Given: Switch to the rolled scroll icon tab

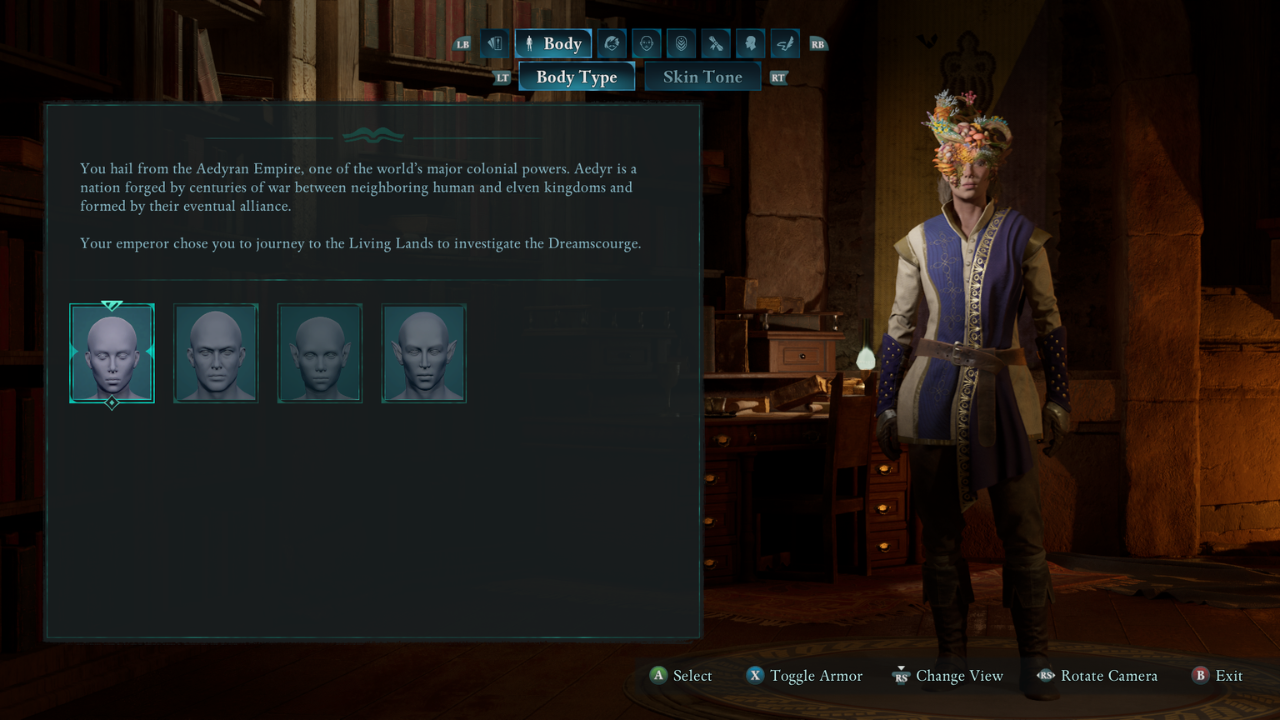Looking at the screenshot, I should point(716,44).
